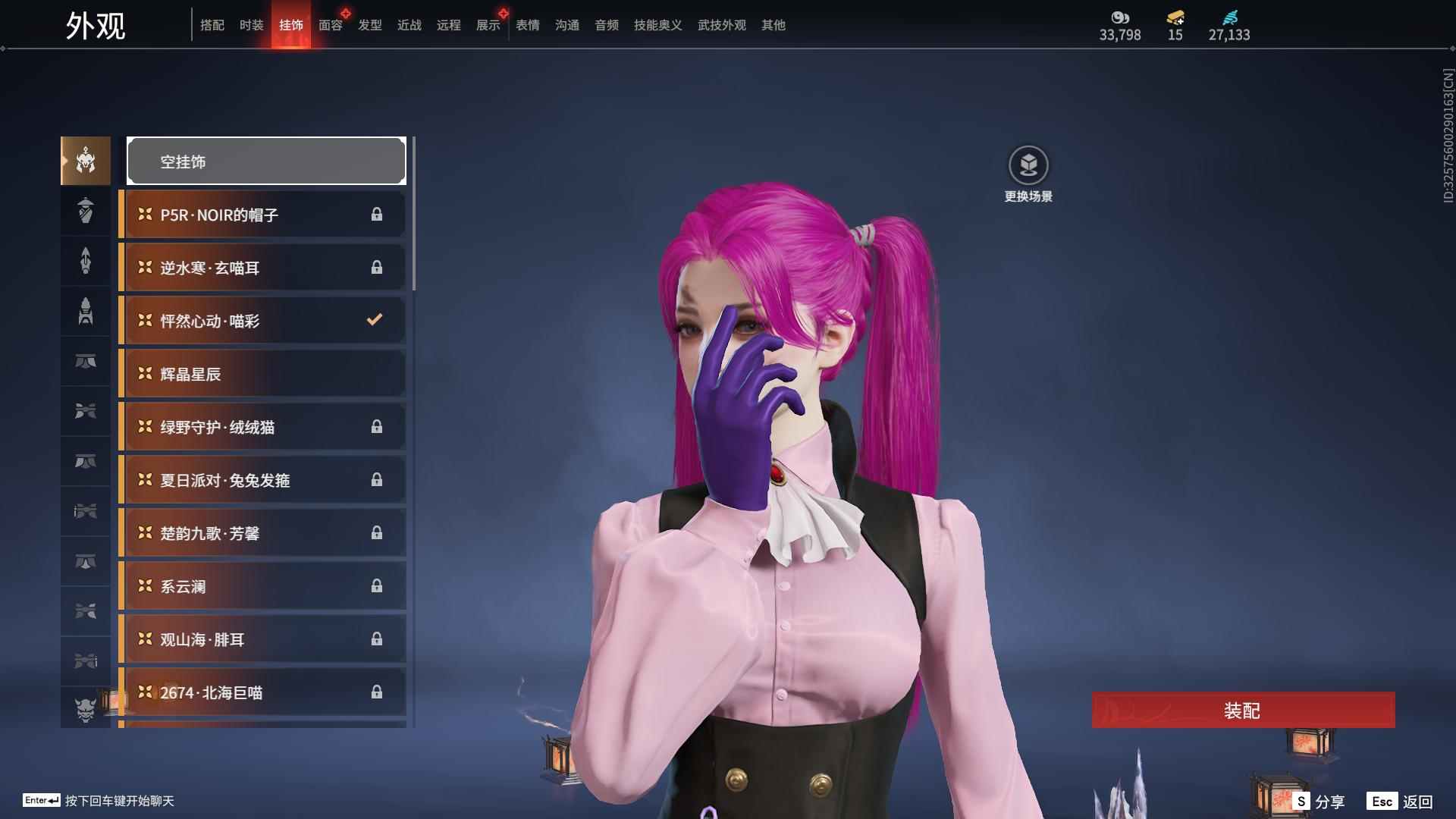Switch to the 表情 tab
Screen dimensions: 1456x819
(528, 25)
